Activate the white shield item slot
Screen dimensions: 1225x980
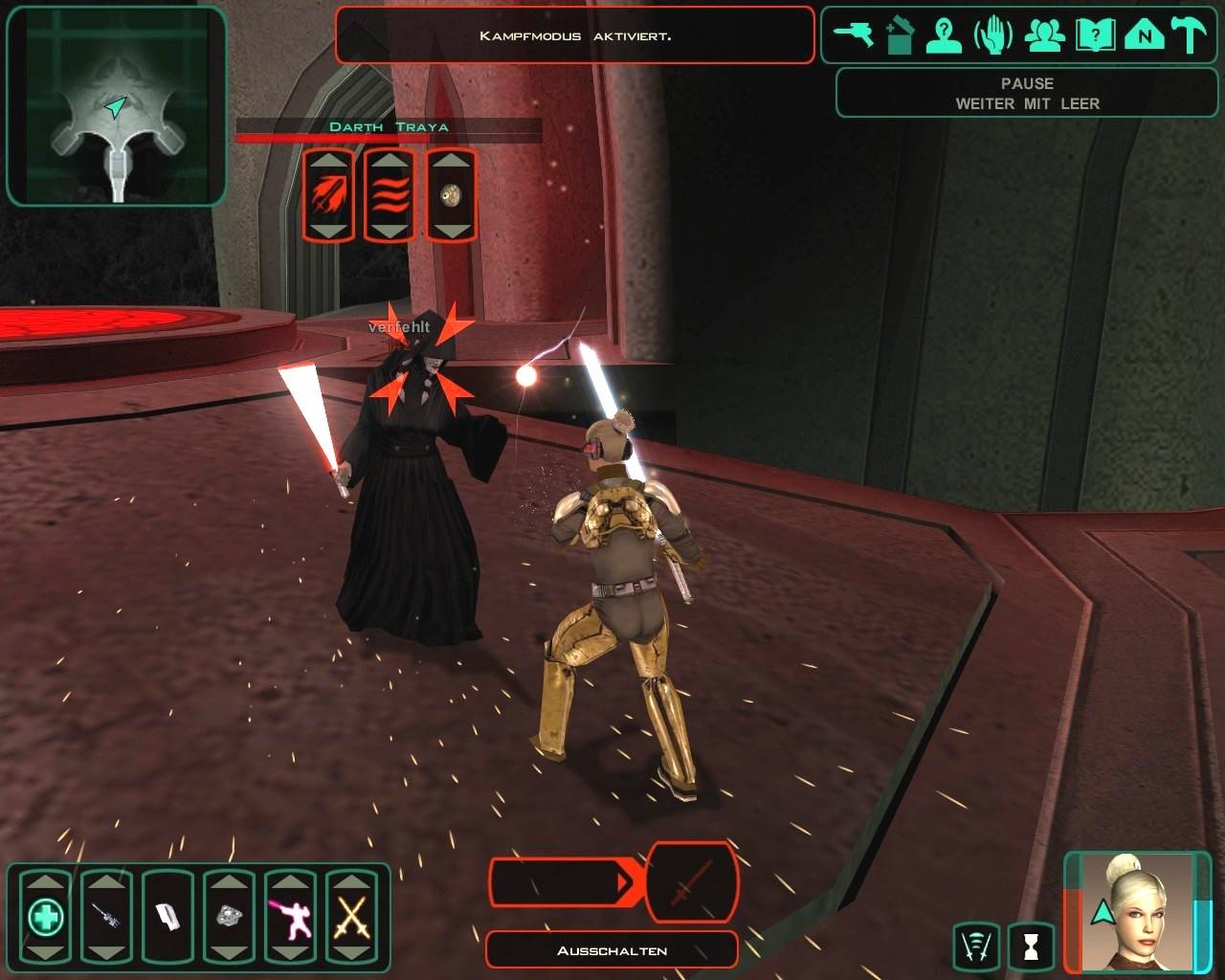(x=167, y=918)
